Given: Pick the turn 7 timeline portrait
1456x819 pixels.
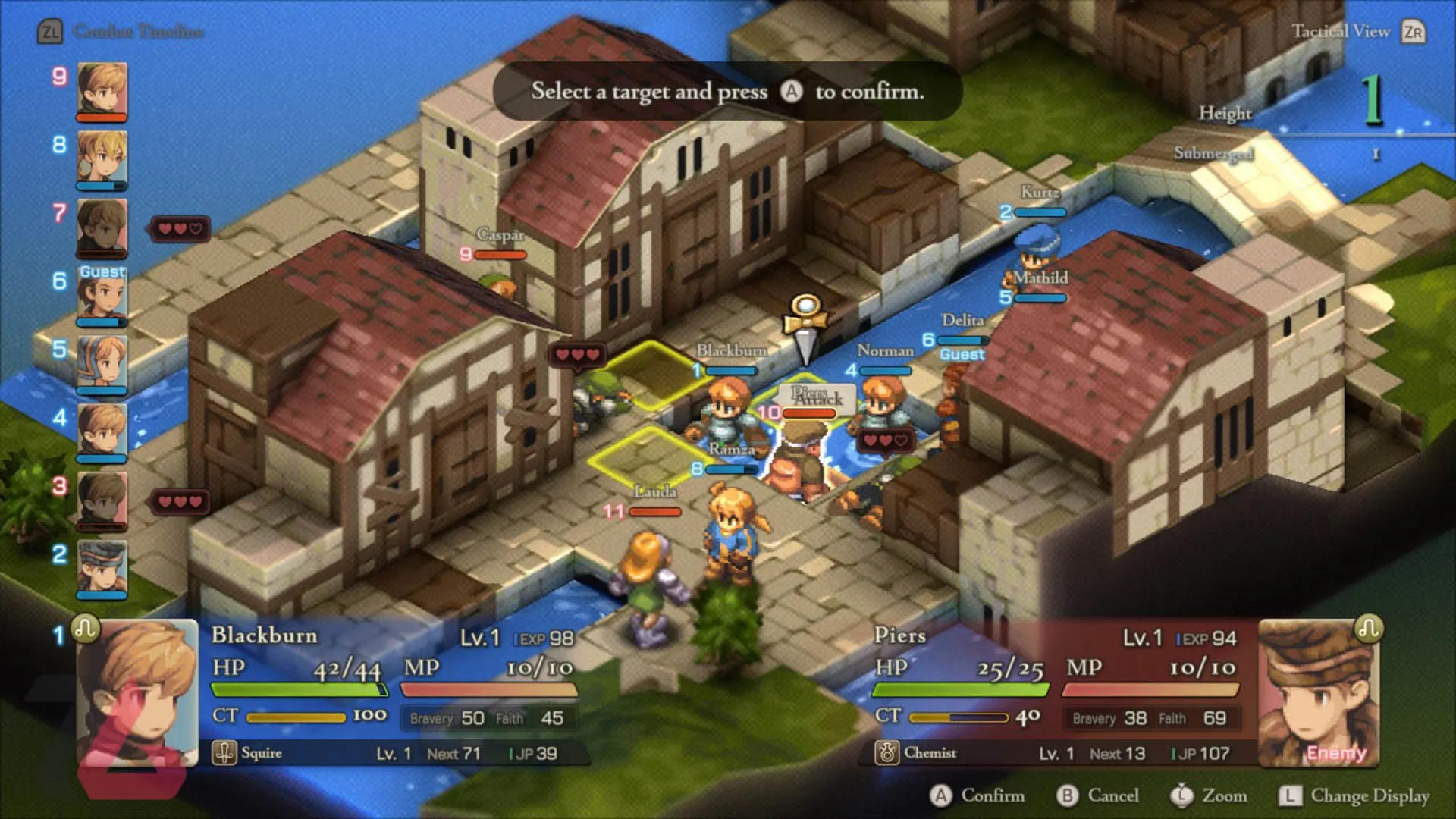Looking at the screenshot, I should (x=102, y=226).
